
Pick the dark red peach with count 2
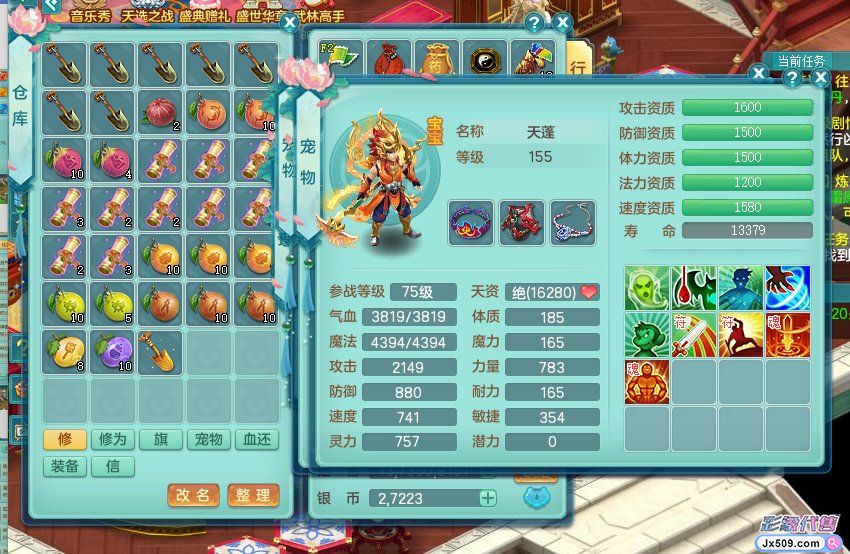coord(161,112)
